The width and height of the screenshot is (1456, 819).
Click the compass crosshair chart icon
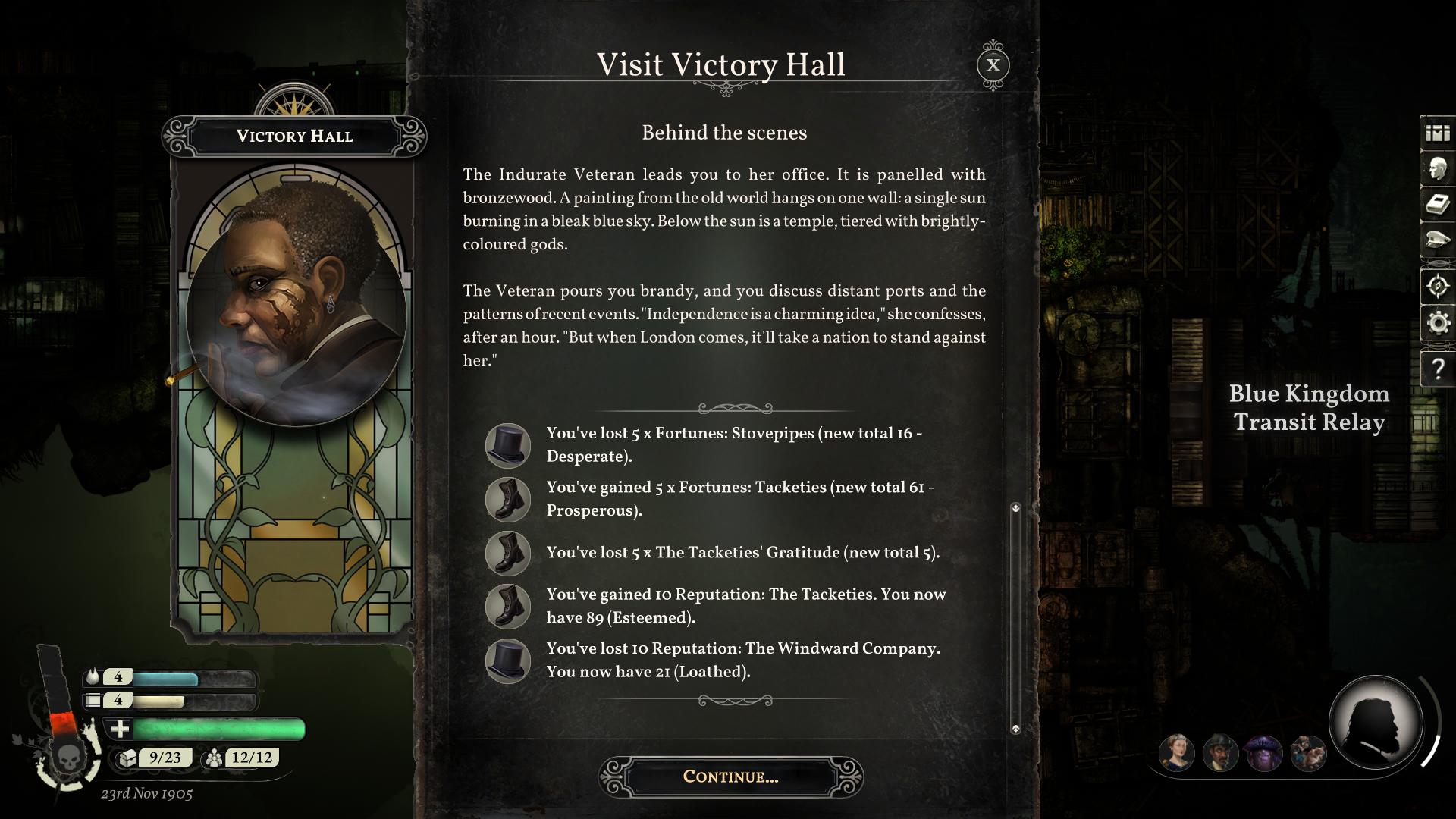[x=1437, y=287]
